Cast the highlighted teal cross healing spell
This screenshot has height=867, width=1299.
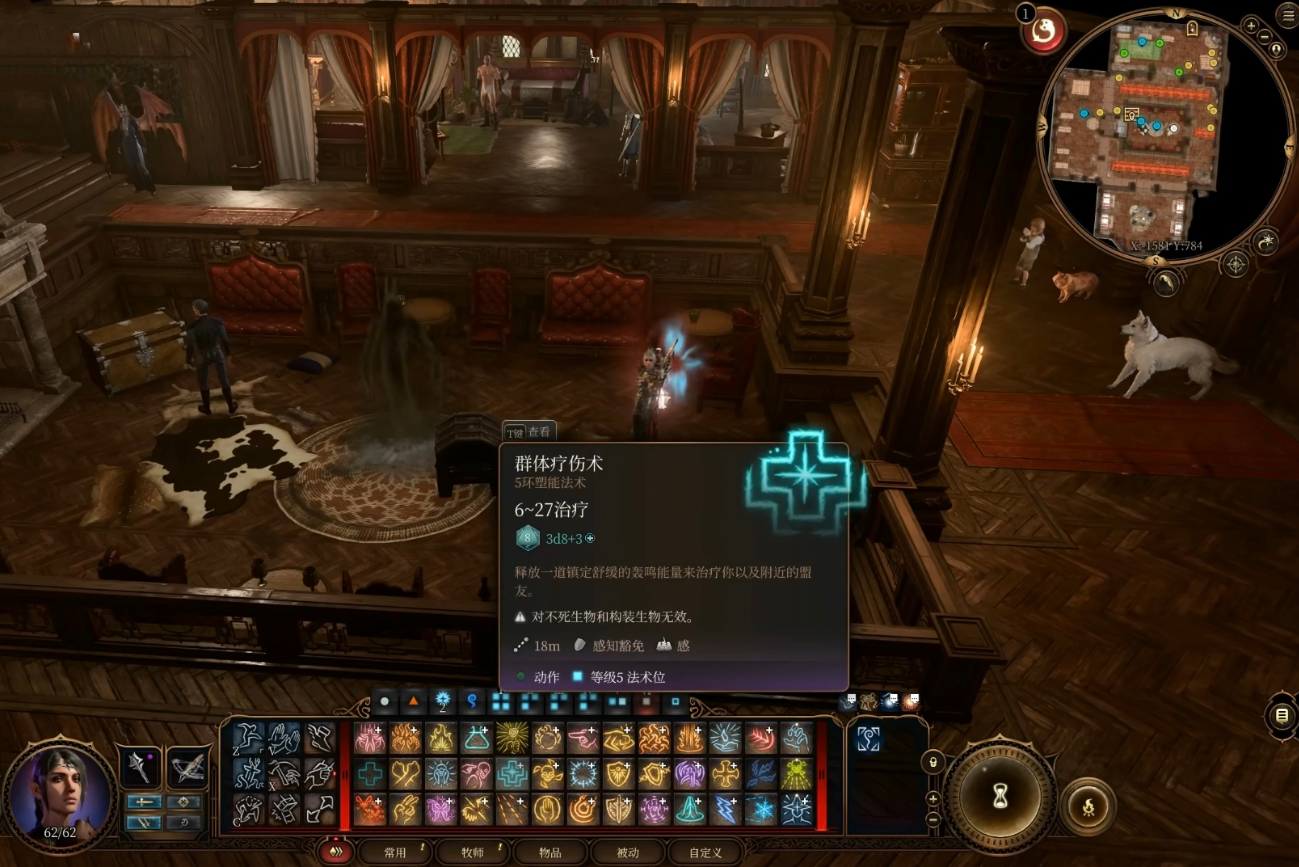pos(512,773)
